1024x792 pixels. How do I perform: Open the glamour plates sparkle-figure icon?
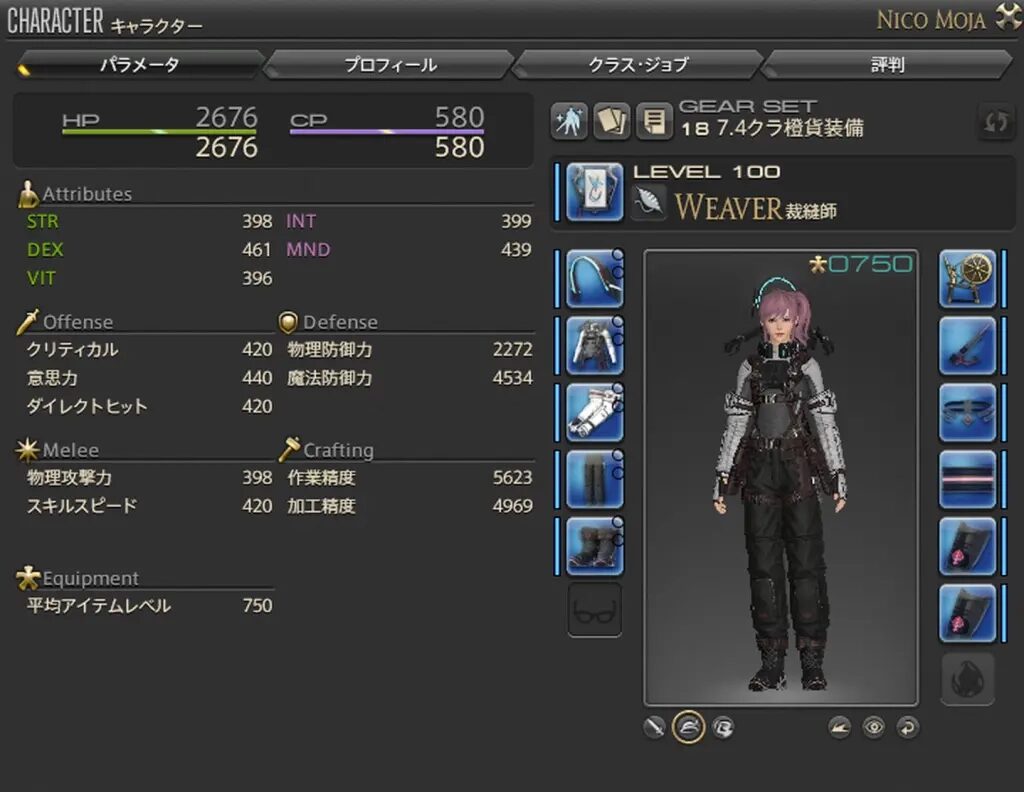(569, 122)
